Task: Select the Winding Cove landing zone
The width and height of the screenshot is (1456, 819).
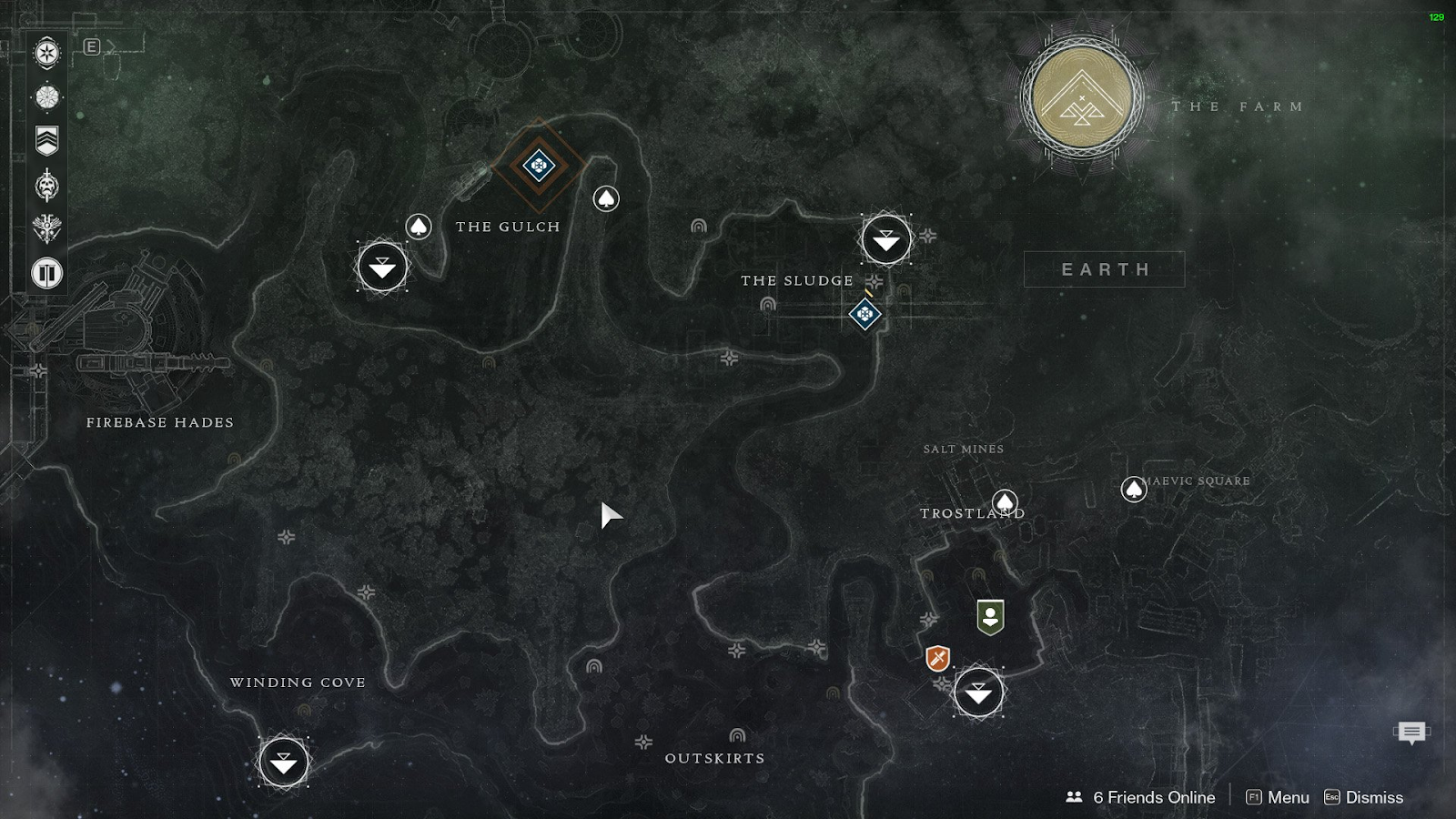Action: 283,763
